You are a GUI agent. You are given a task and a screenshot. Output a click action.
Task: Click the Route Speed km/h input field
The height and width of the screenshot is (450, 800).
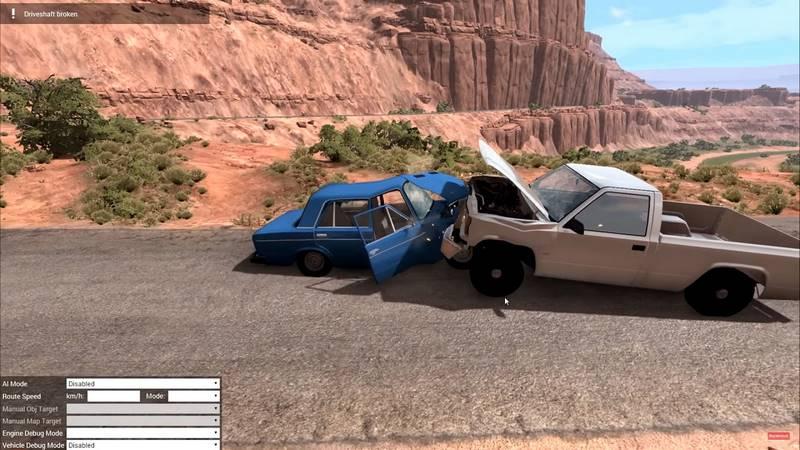coord(113,396)
